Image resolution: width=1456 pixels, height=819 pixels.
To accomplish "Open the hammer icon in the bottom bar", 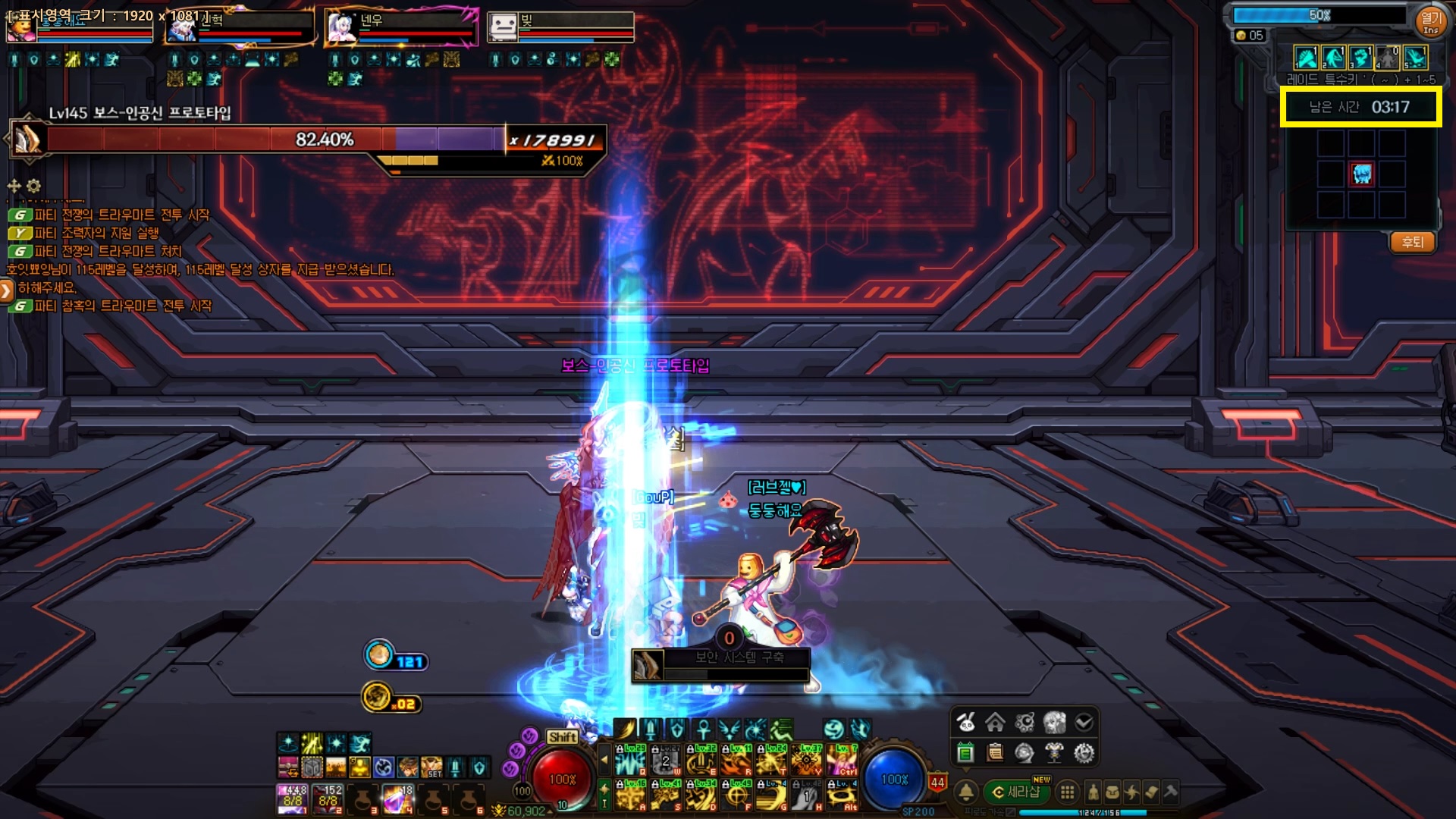I will 1171,792.
